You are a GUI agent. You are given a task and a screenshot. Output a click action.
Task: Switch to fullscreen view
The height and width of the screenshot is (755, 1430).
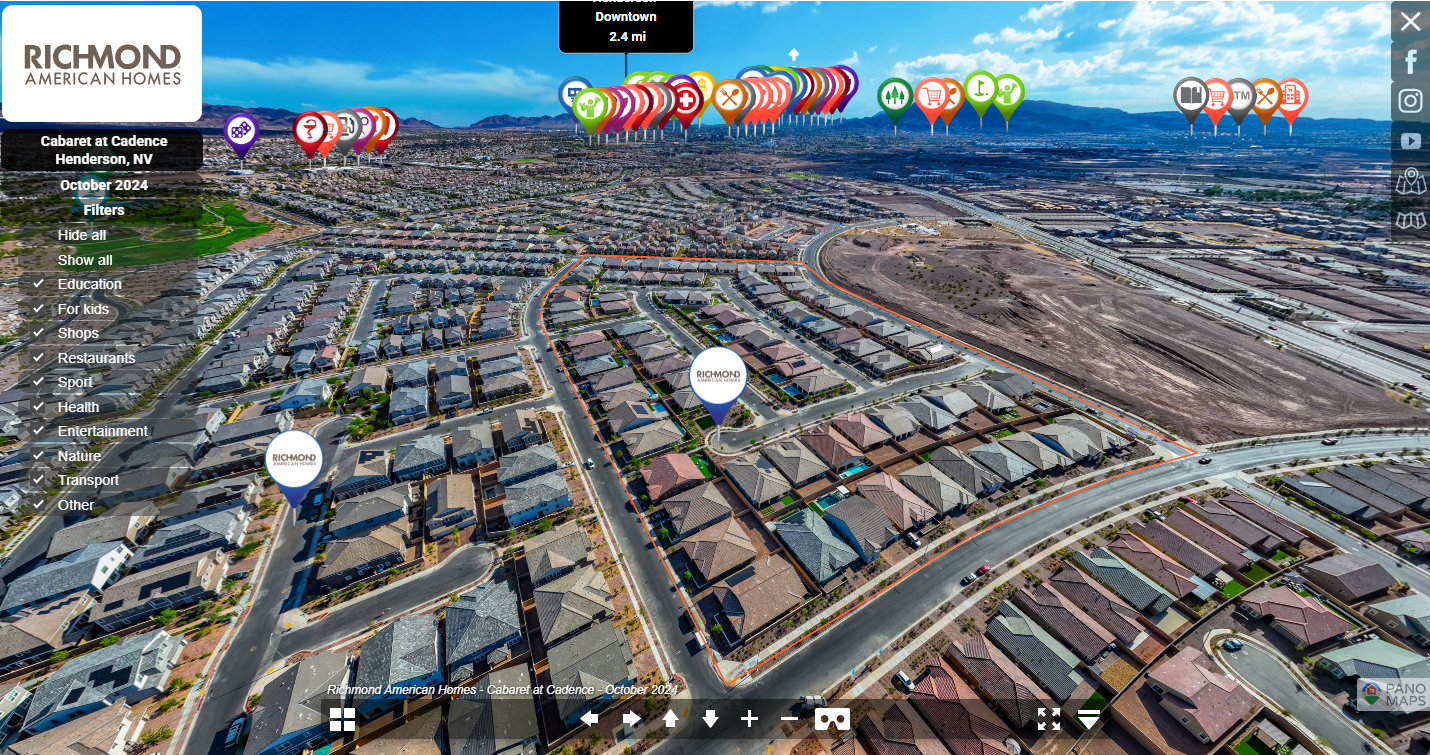point(1048,719)
